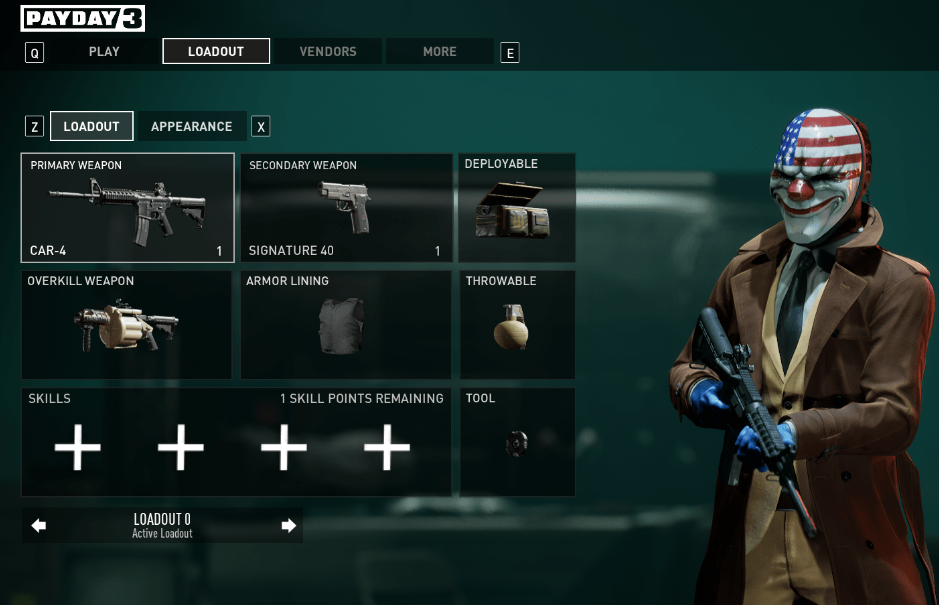The image size is (939, 605).
Task: Open the Tool slot
Action: pyautogui.click(x=517, y=442)
